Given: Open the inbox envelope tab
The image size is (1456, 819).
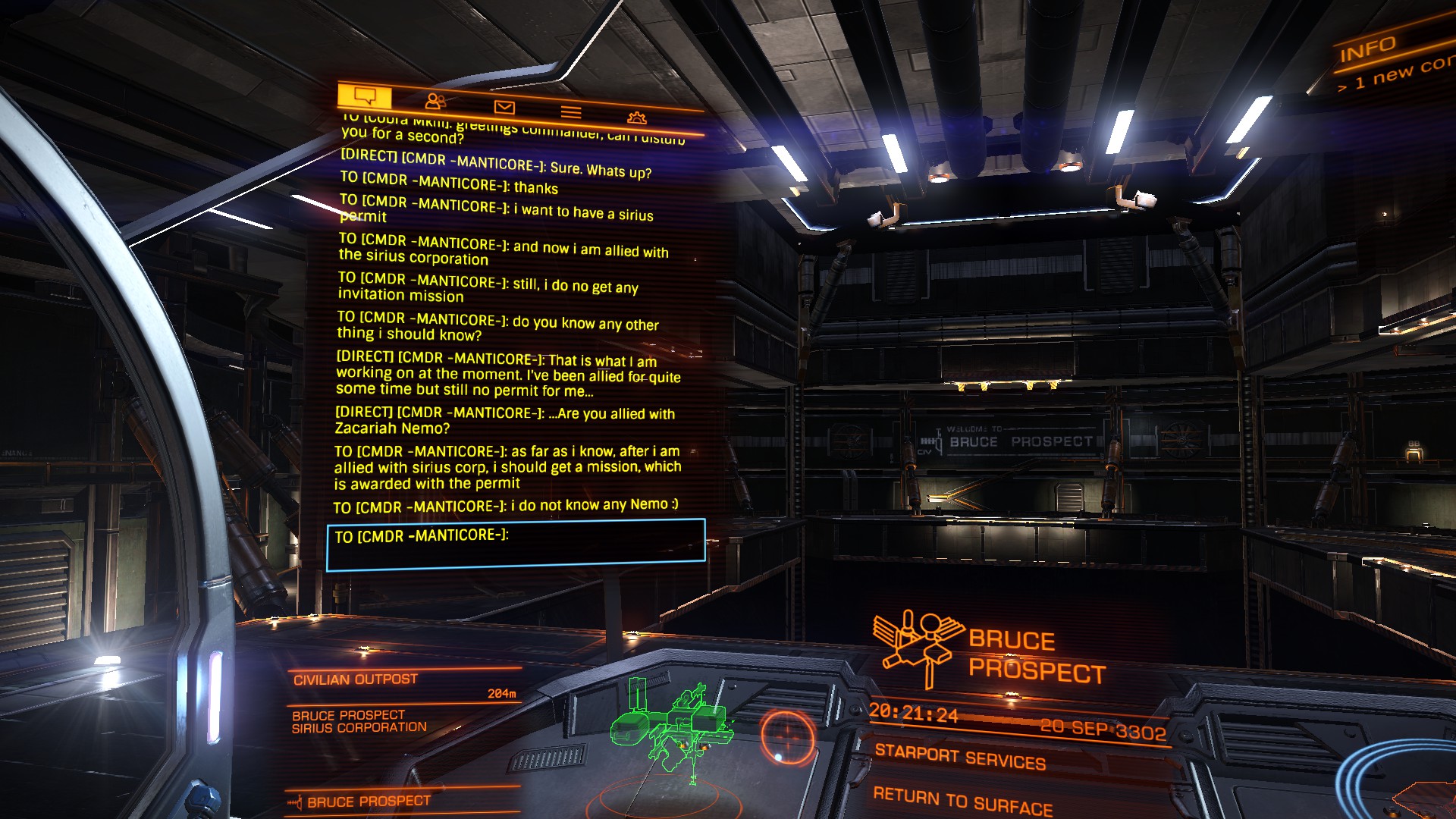Looking at the screenshot, I should (504, 108).
